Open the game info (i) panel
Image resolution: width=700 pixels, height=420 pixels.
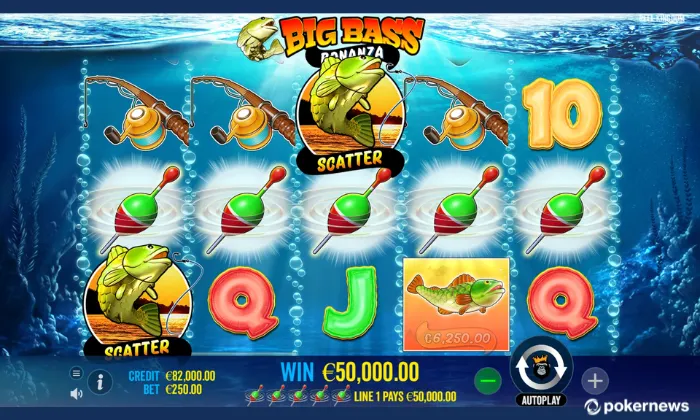[x=100, y=381]
